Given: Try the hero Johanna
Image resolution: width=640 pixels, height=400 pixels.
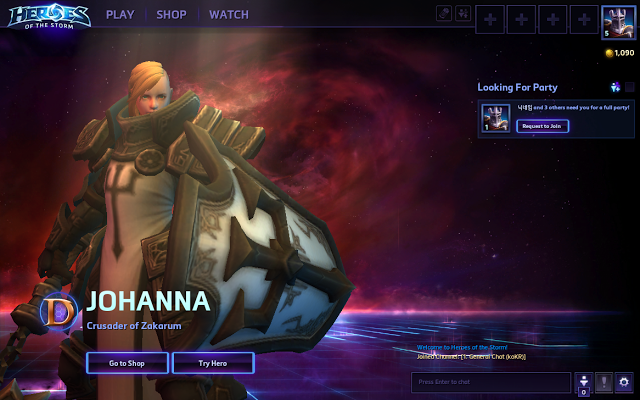Looking at the screenshot, I should [212, 363].
